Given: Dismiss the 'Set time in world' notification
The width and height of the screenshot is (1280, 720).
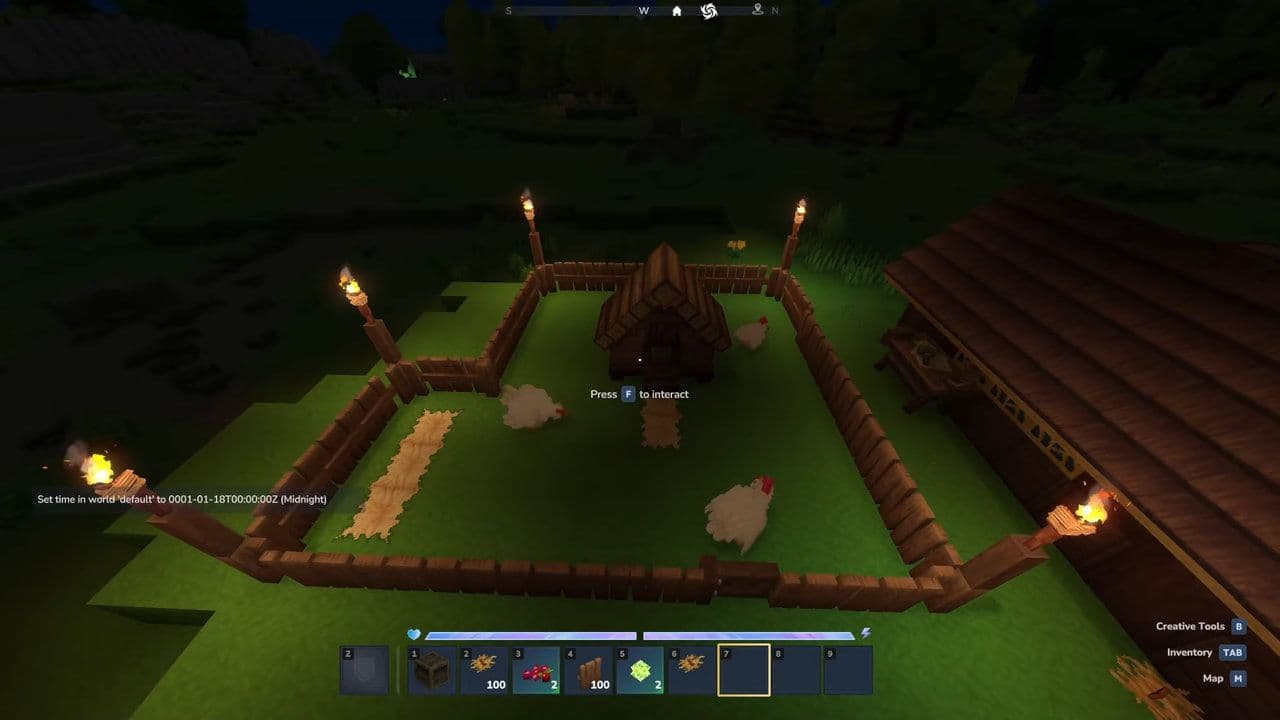Looking at the screenshot, I should 180,498.
